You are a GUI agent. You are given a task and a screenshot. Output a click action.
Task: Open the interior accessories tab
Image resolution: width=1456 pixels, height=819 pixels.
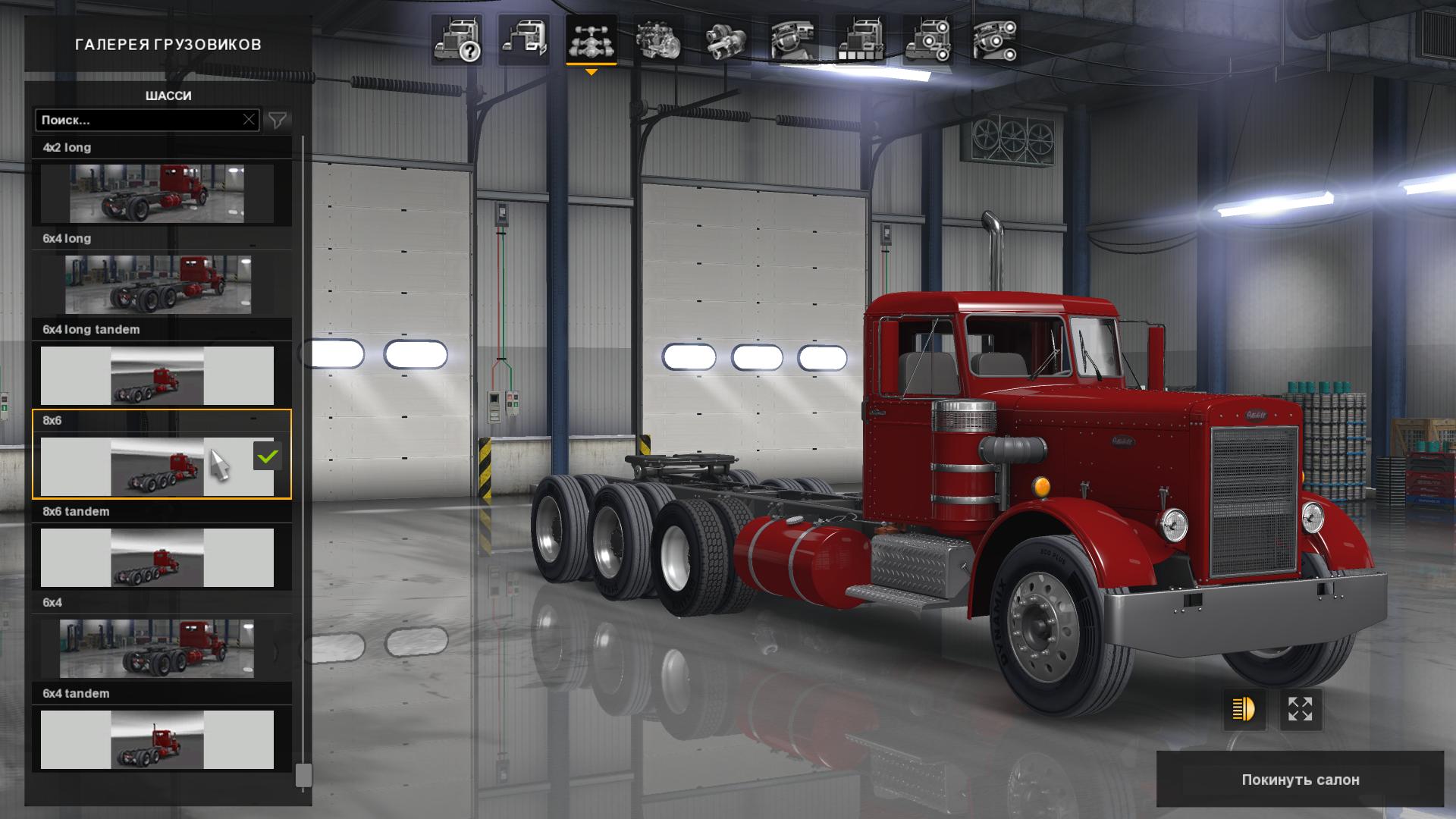tap(995, 40)
